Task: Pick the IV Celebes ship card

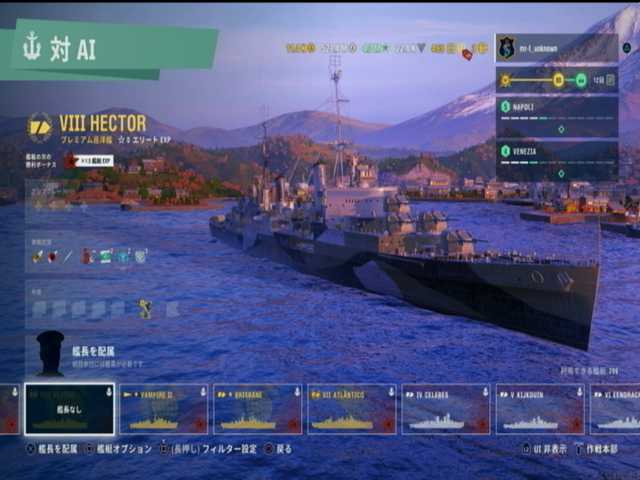Action: tap(445, 409)
